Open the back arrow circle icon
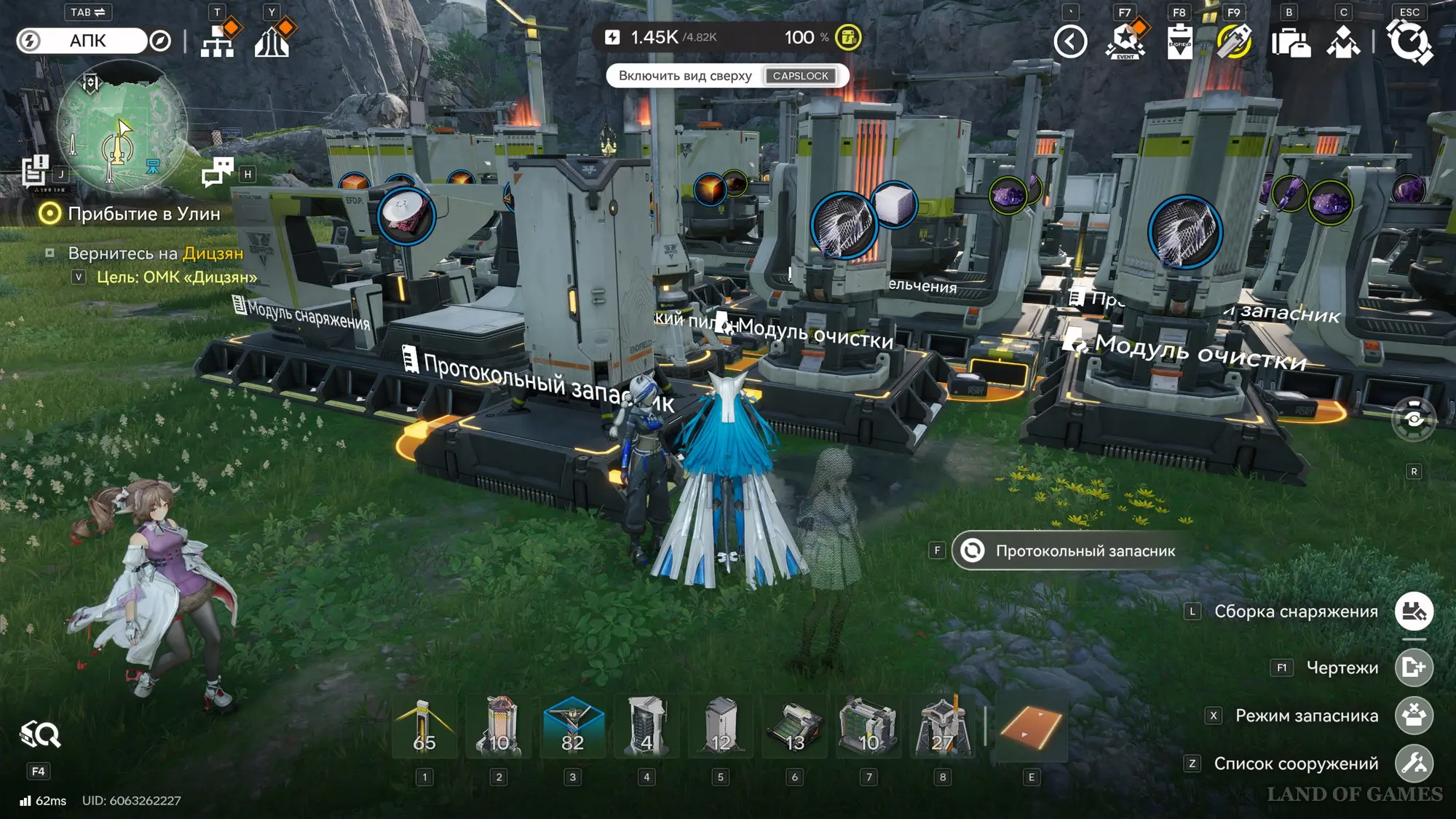The image size is (1456, 819). pyautogui.click(x=1070, y=41)
